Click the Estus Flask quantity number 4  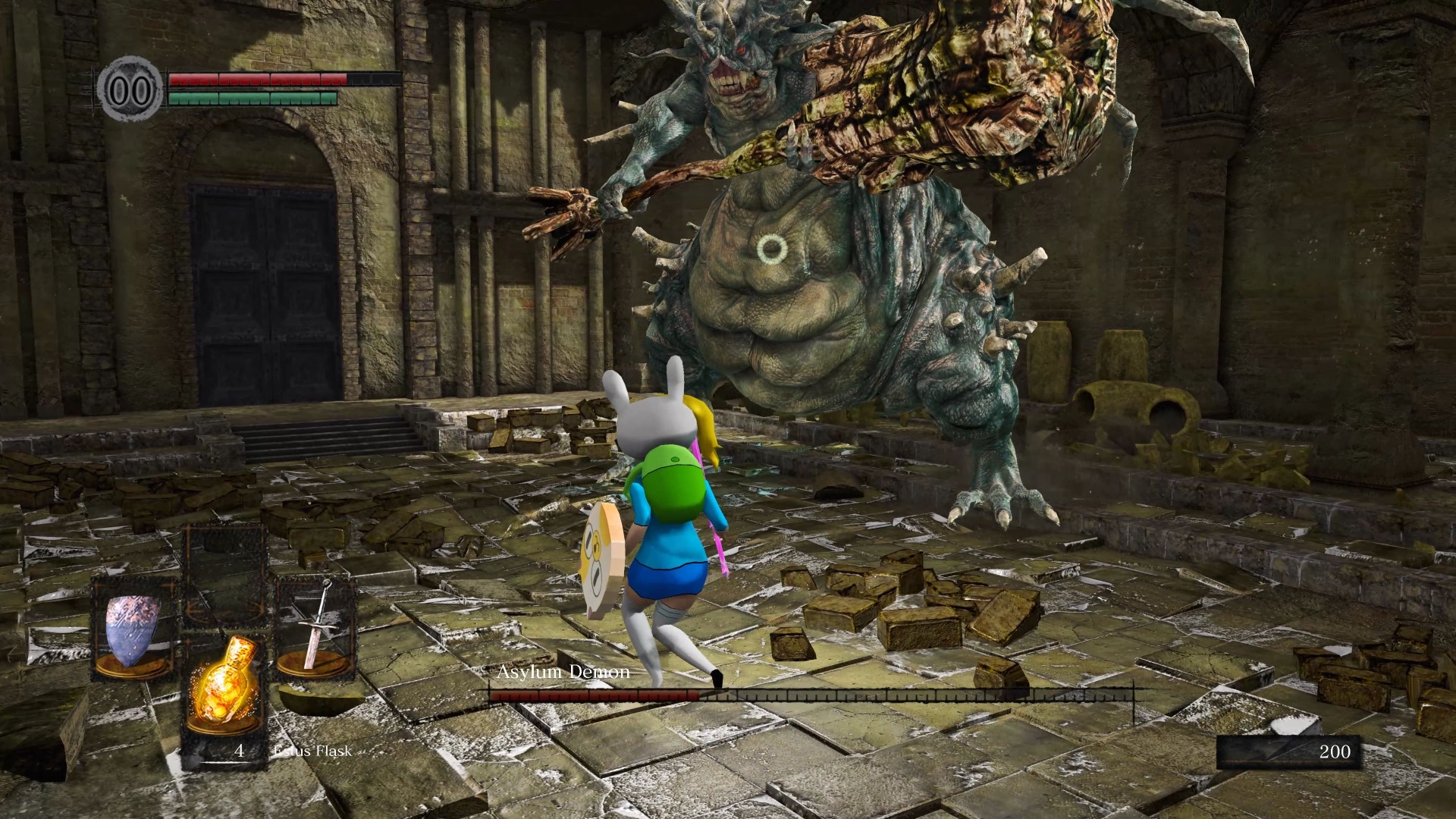(x=238, y=752)
